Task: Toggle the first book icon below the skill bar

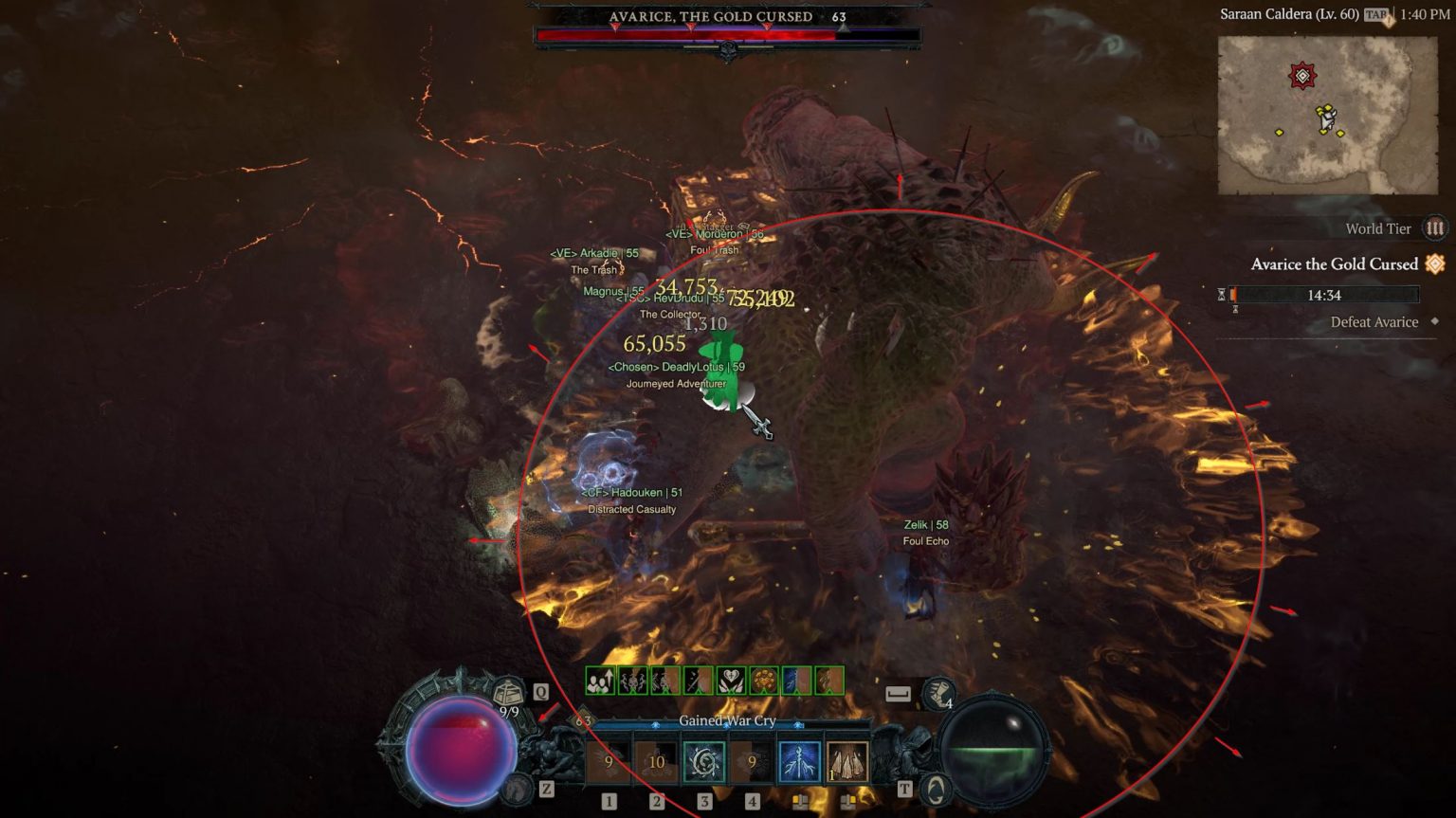Action: tap(801, 801)
